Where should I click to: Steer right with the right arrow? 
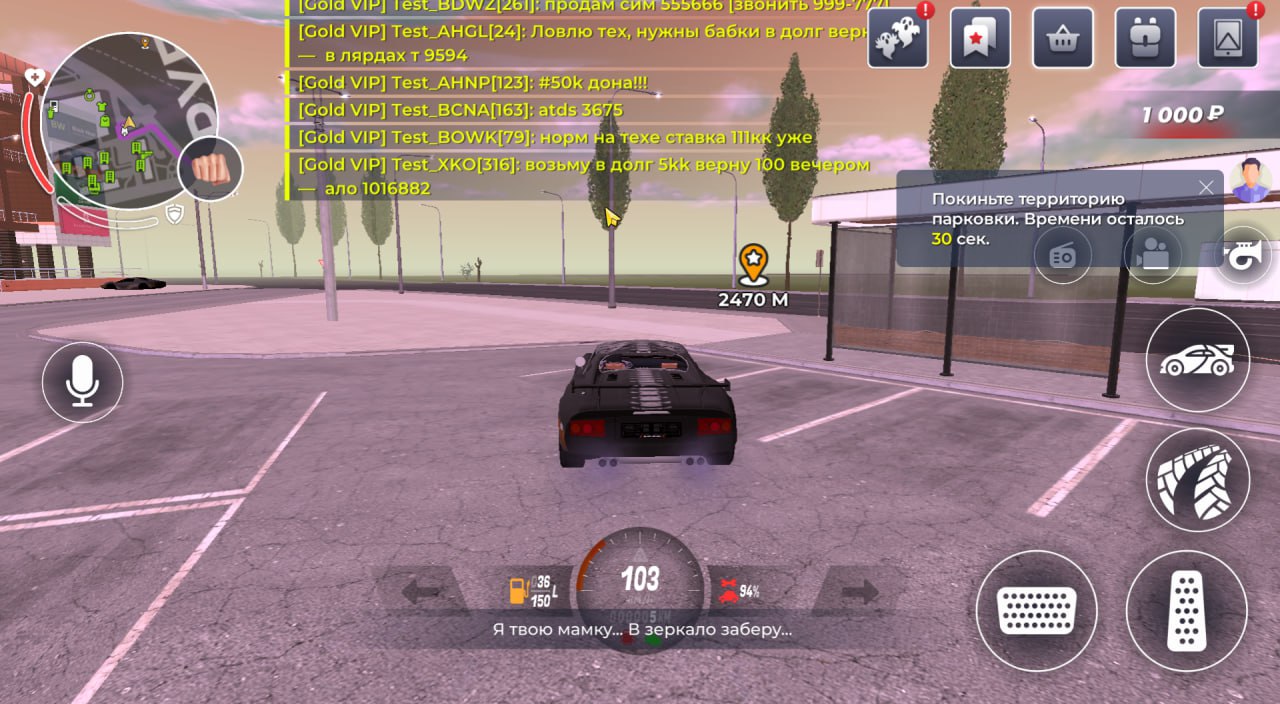(859, 592)
